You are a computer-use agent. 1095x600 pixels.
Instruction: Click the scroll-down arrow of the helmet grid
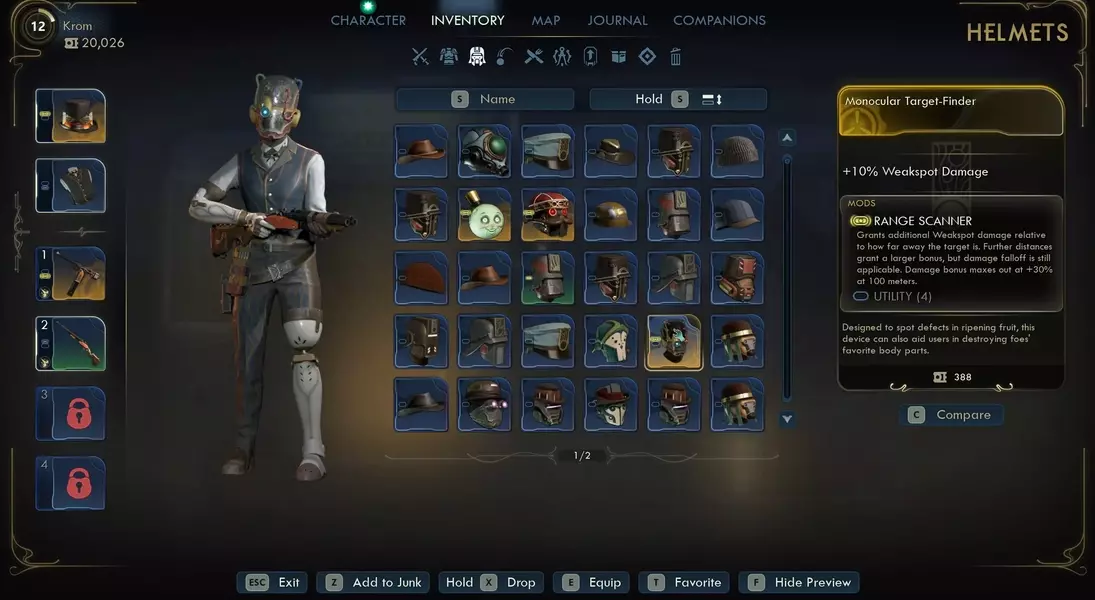coord(787,419)
